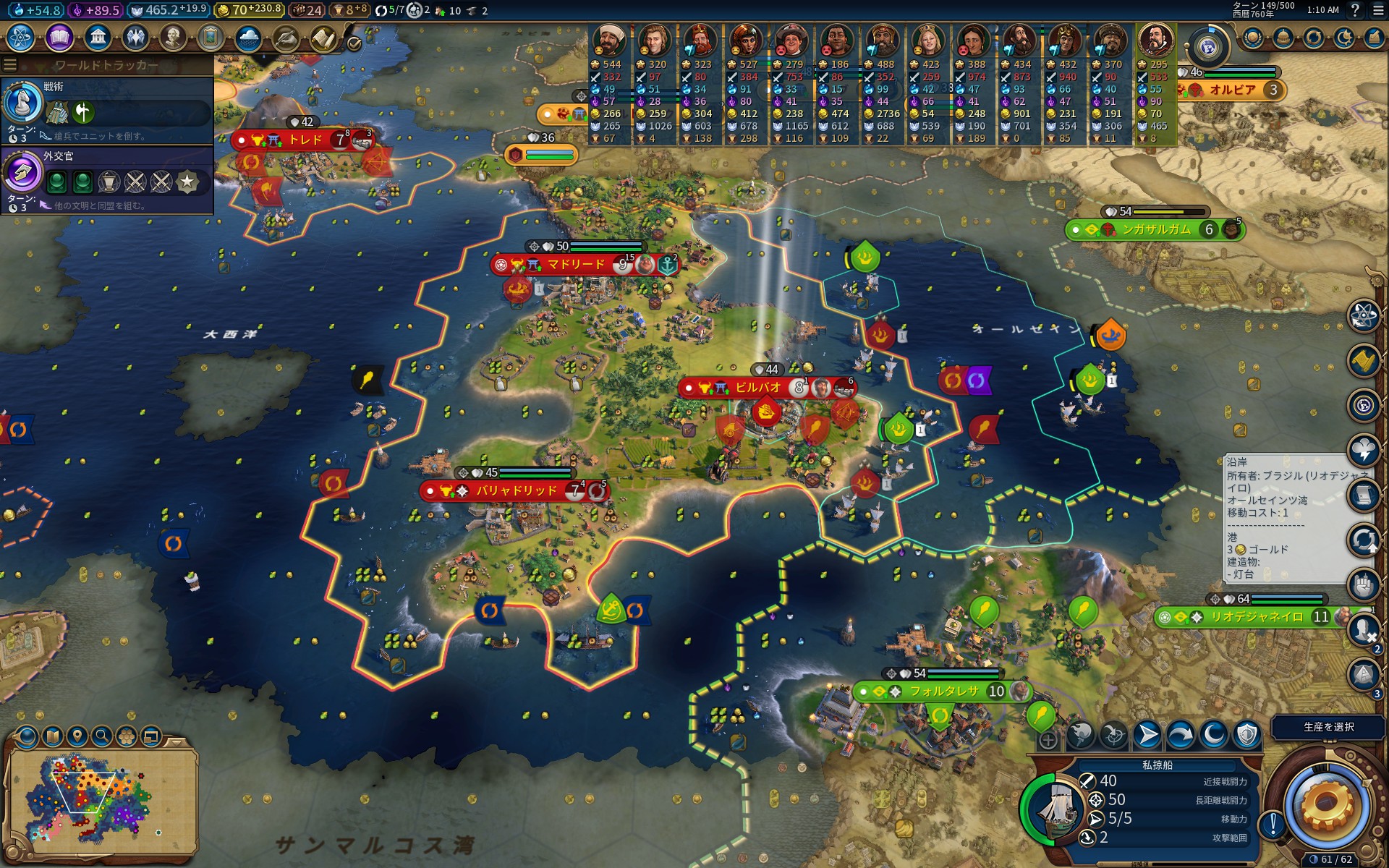
Task: Open the religion wings icon
Action: (135, 38)
